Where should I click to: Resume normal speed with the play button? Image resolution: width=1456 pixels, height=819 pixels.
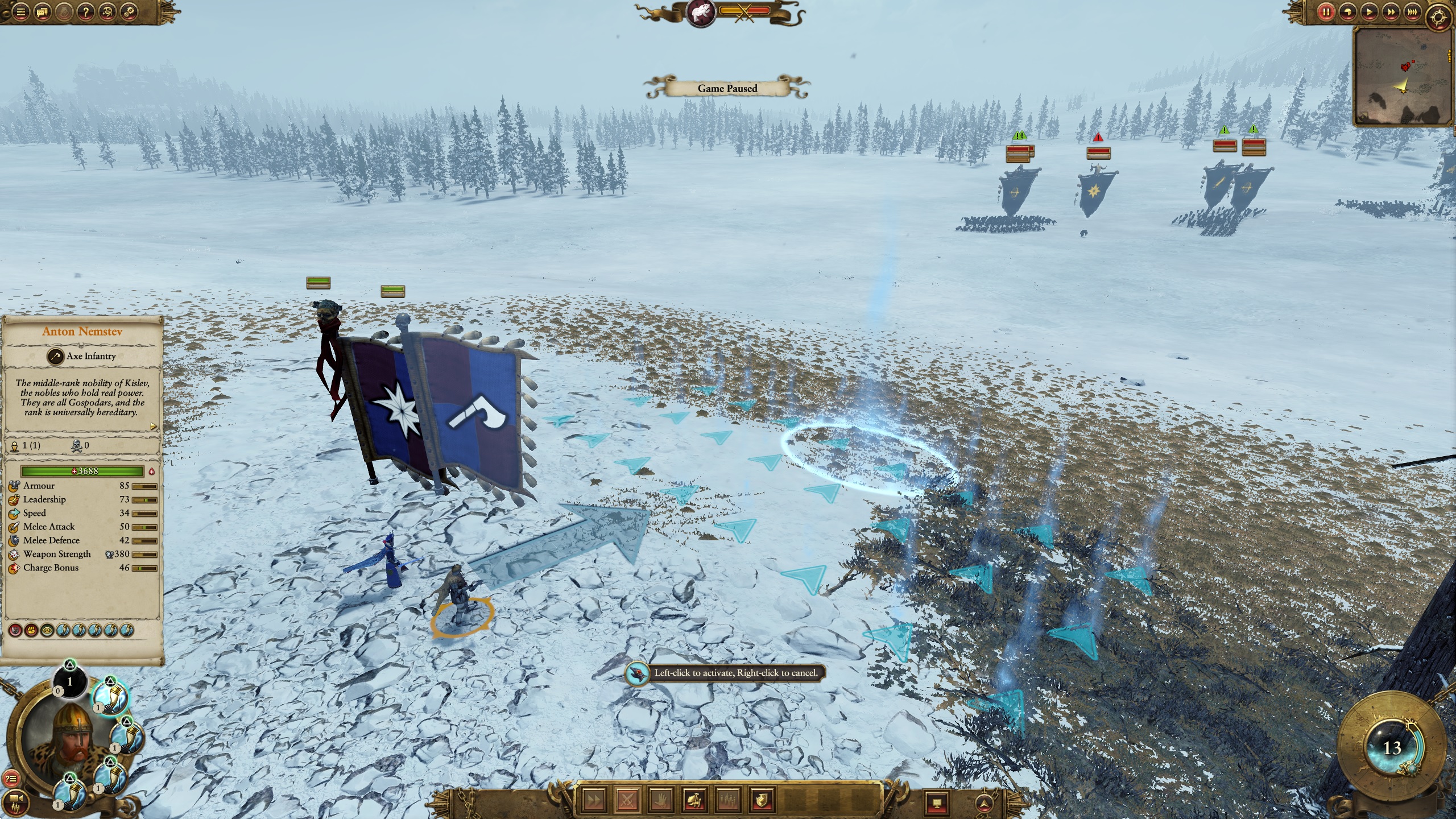click(x=1367, y=11)
